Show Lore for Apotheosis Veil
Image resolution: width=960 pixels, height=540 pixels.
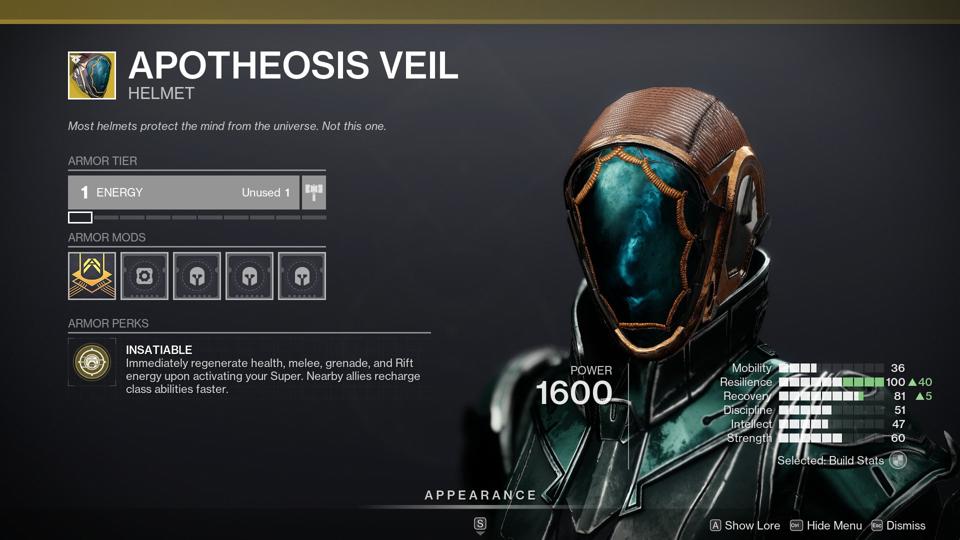pyautogui.click(x=744, y=525)
